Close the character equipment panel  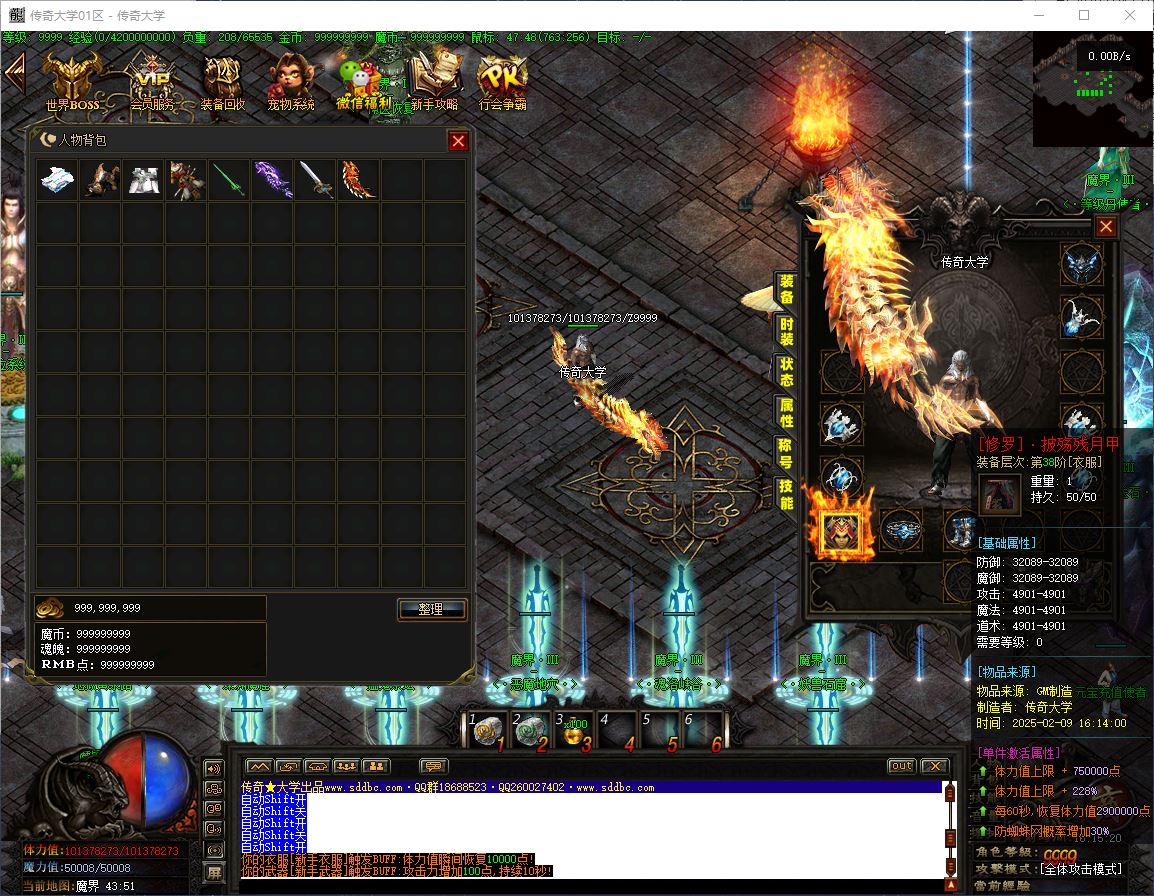point(1105,227)
